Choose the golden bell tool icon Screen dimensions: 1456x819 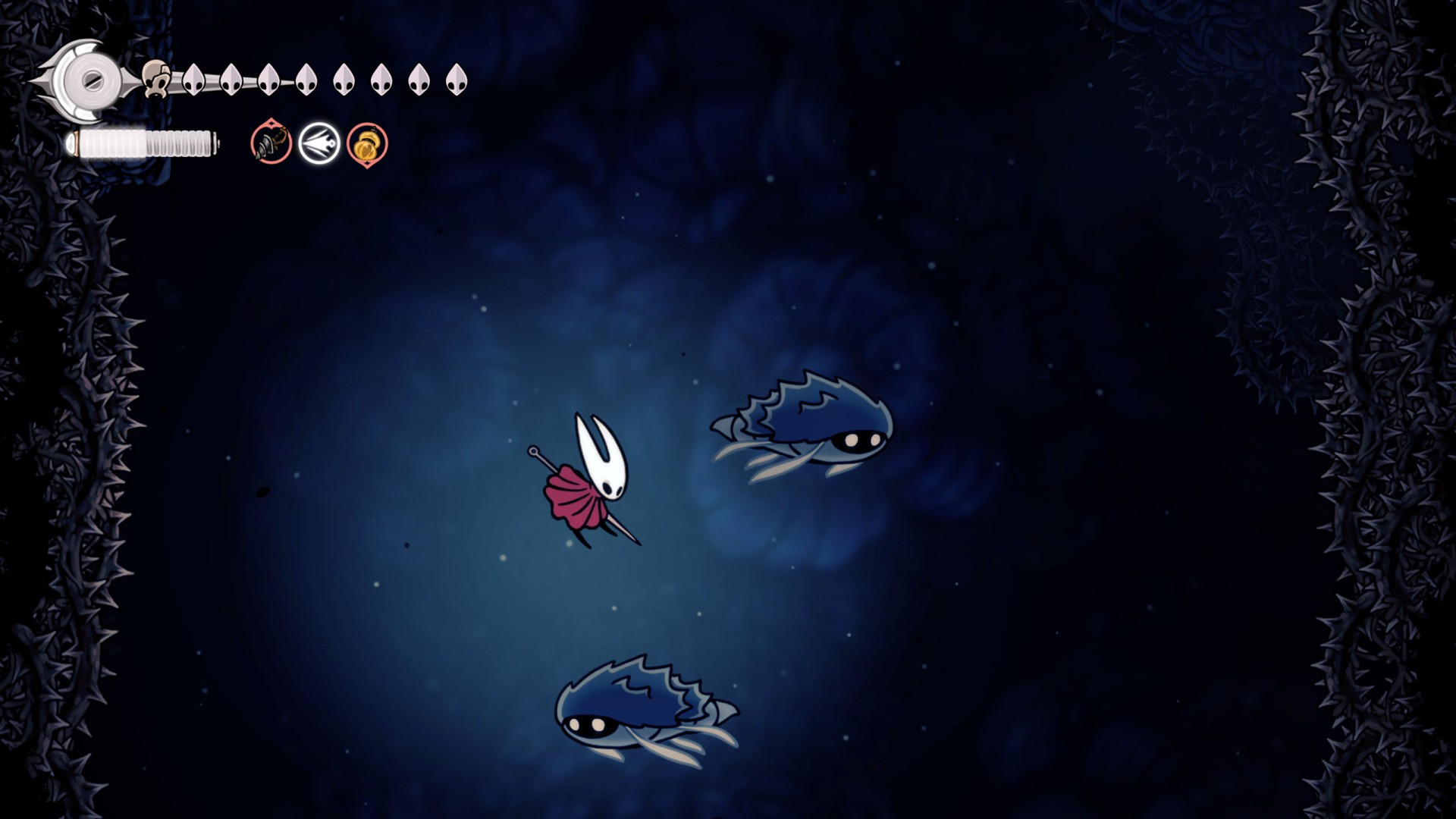tap(367, 144)
